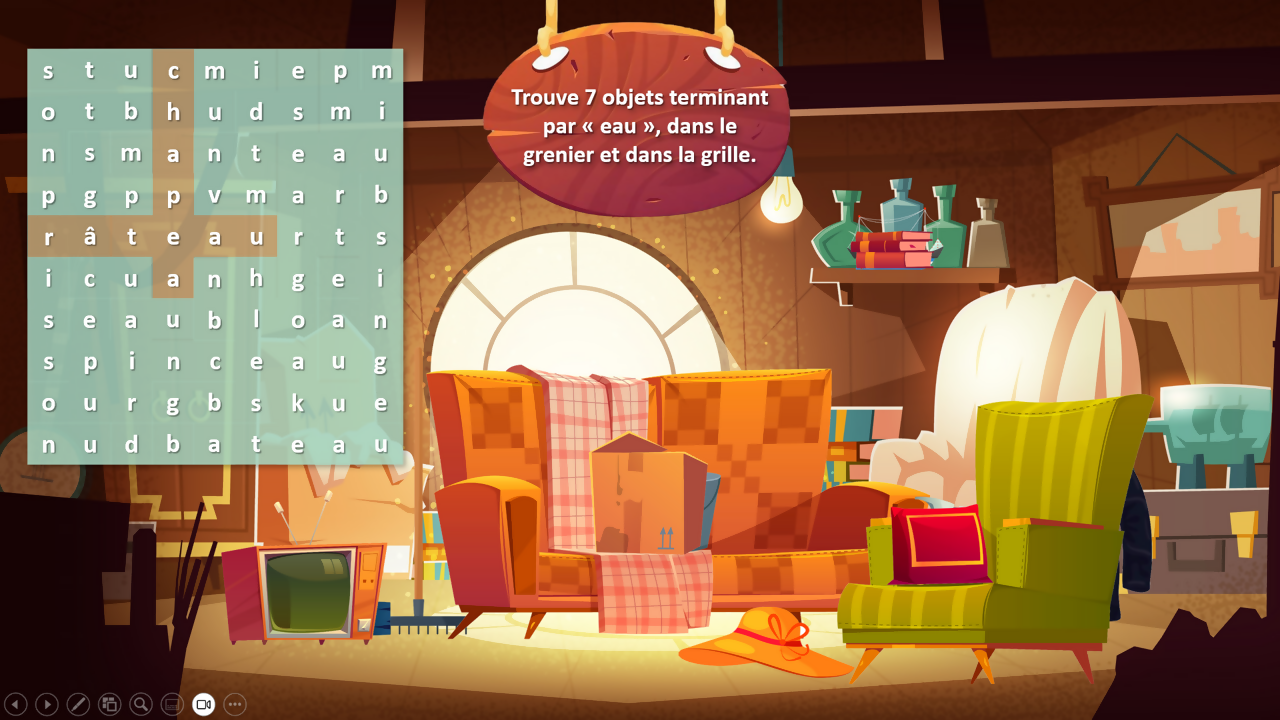The width and height of the screenshot is (1280, 720).
Task: Open the magnifying glass zoom tool
Action: click(141, 704)
